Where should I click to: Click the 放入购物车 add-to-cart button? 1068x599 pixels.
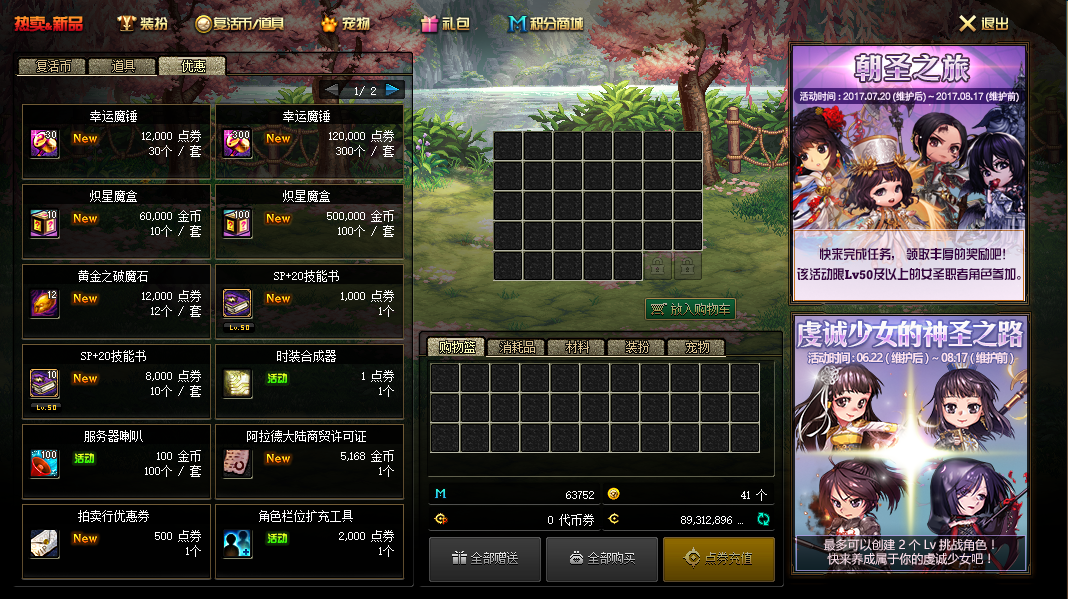691,309
